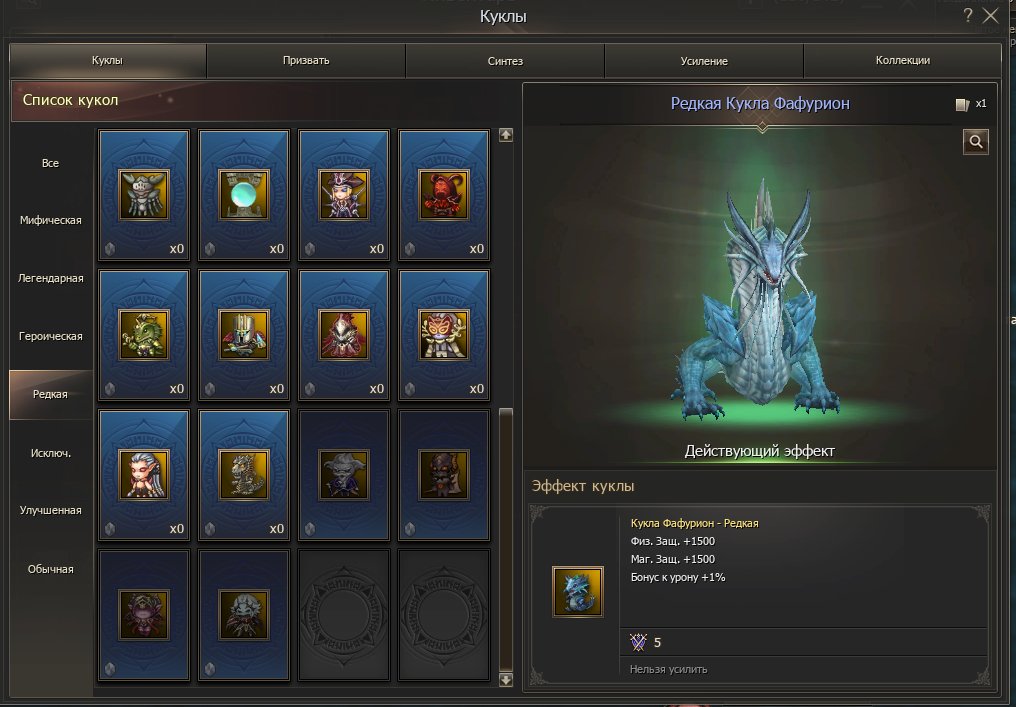Show the Коллекции tab
Viewport: 1016px width, 707px height.
point(902,61)
